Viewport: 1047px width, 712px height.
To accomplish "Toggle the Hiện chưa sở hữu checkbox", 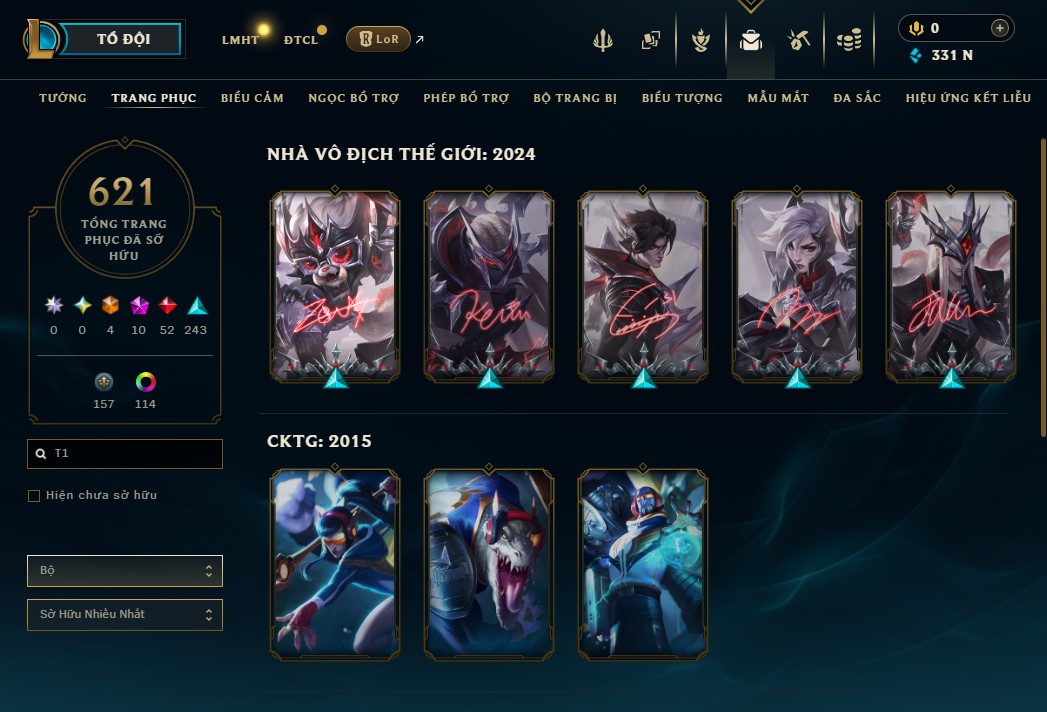I will coord(34,496).
